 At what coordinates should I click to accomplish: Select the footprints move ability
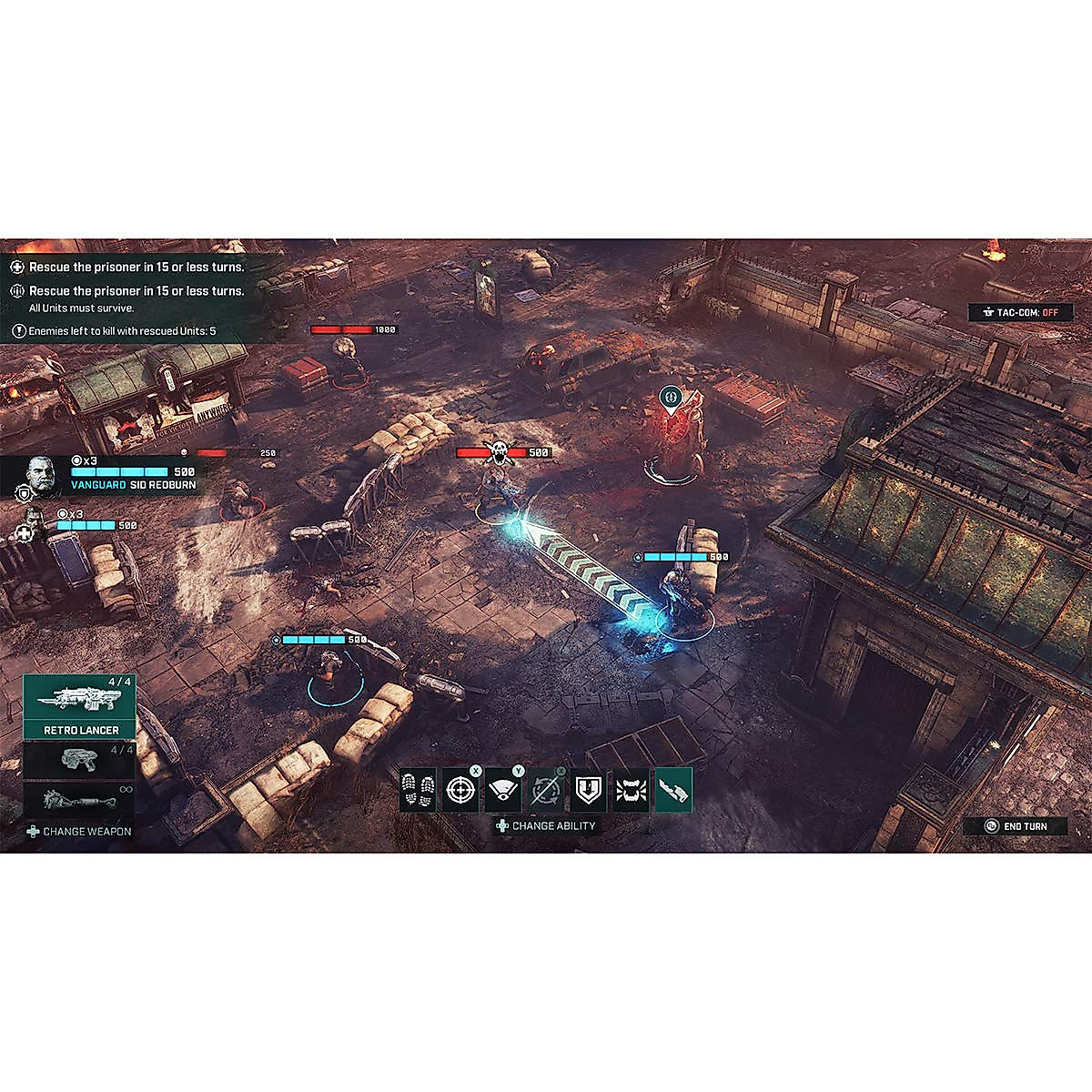pyautogui.click(x=418, y=790)
